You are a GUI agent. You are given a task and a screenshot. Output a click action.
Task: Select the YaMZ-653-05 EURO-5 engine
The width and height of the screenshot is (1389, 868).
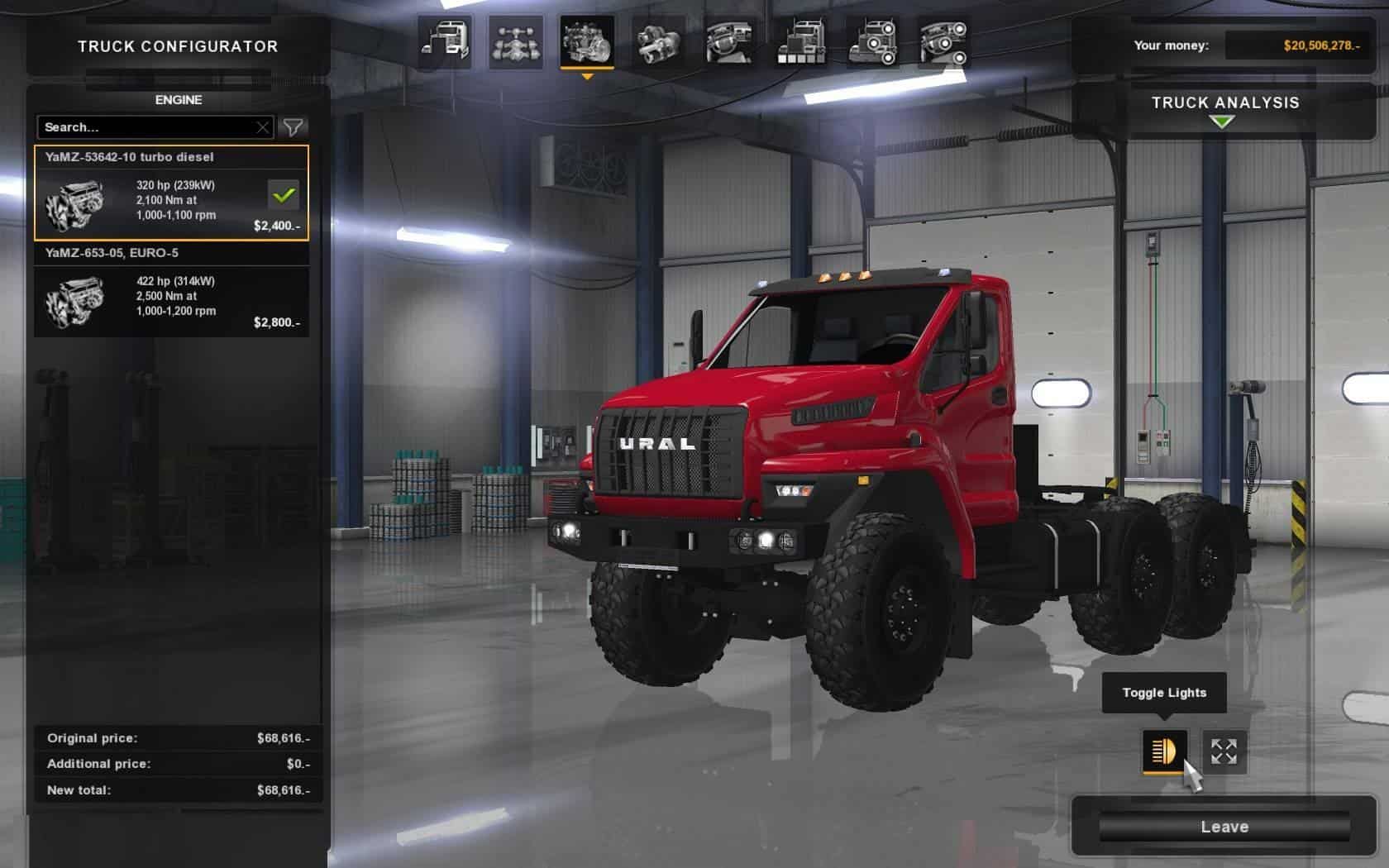(171, 290)
